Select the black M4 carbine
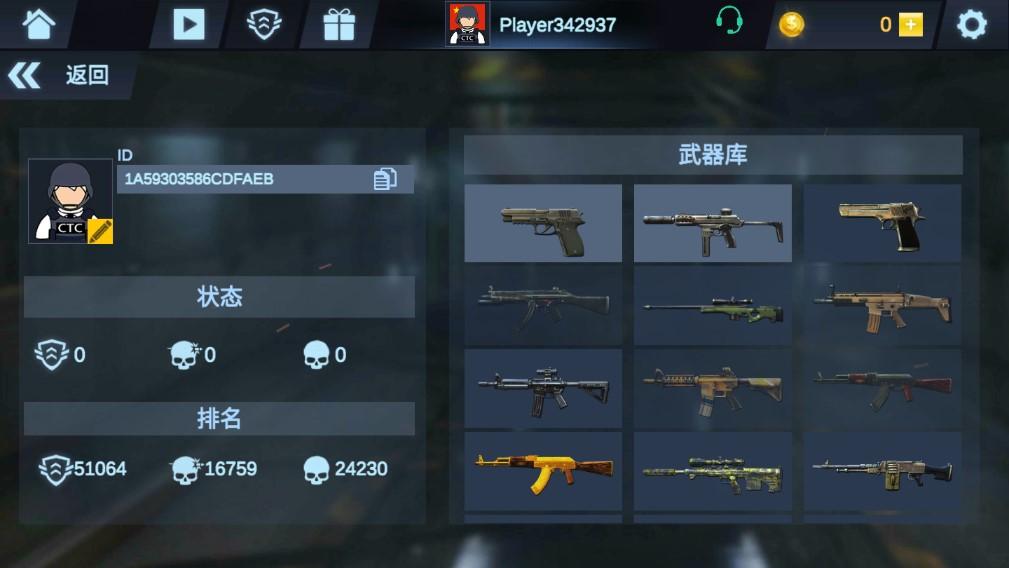1009x568 pixels. tap(543, 387)
